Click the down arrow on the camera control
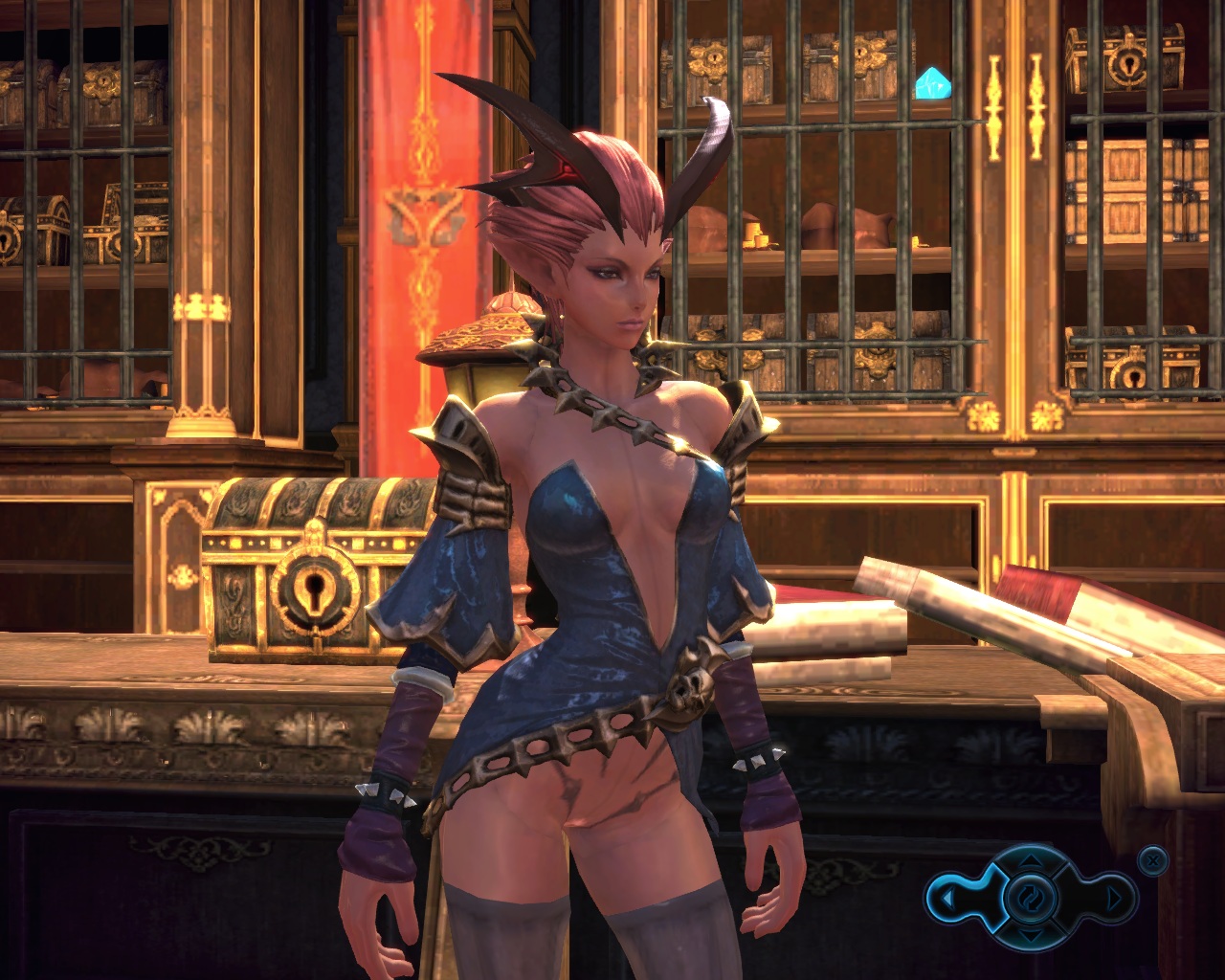Screen dimensions: 1225x980 1030,933
